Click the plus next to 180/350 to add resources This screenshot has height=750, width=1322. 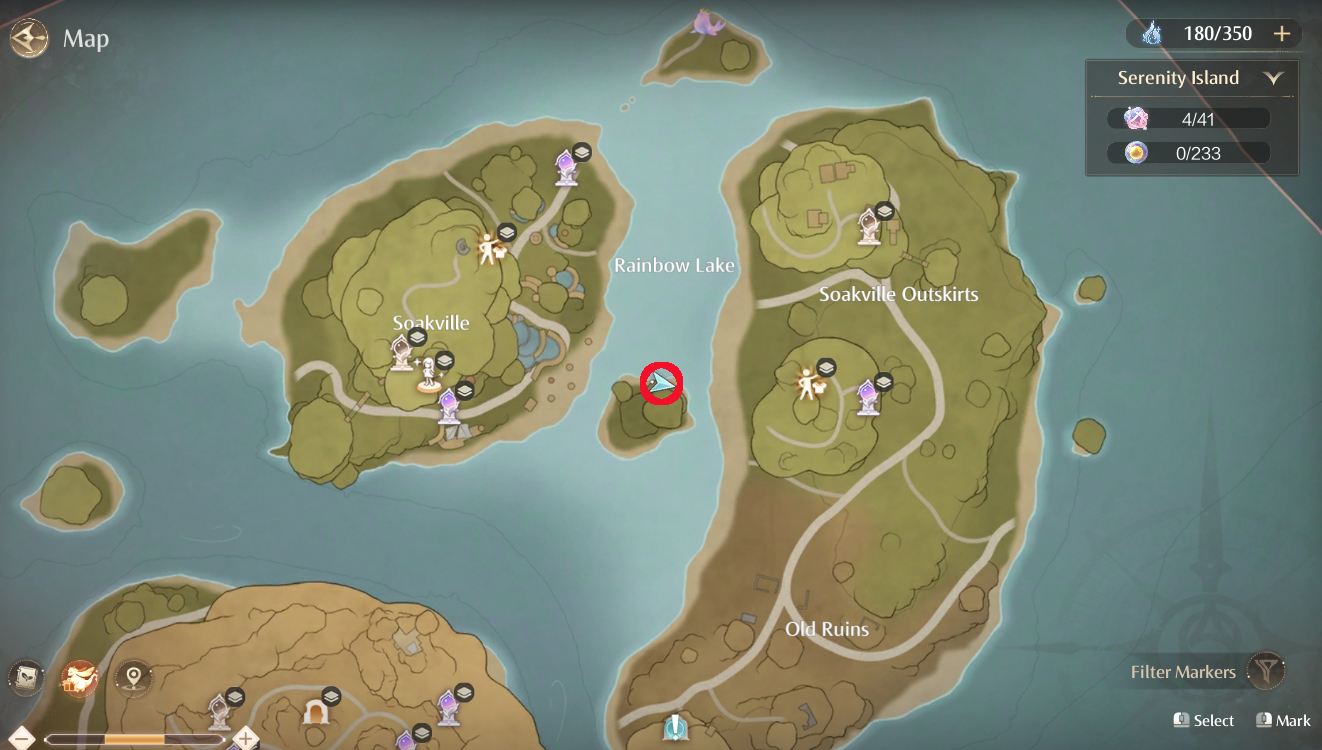tap(1281, 33)
